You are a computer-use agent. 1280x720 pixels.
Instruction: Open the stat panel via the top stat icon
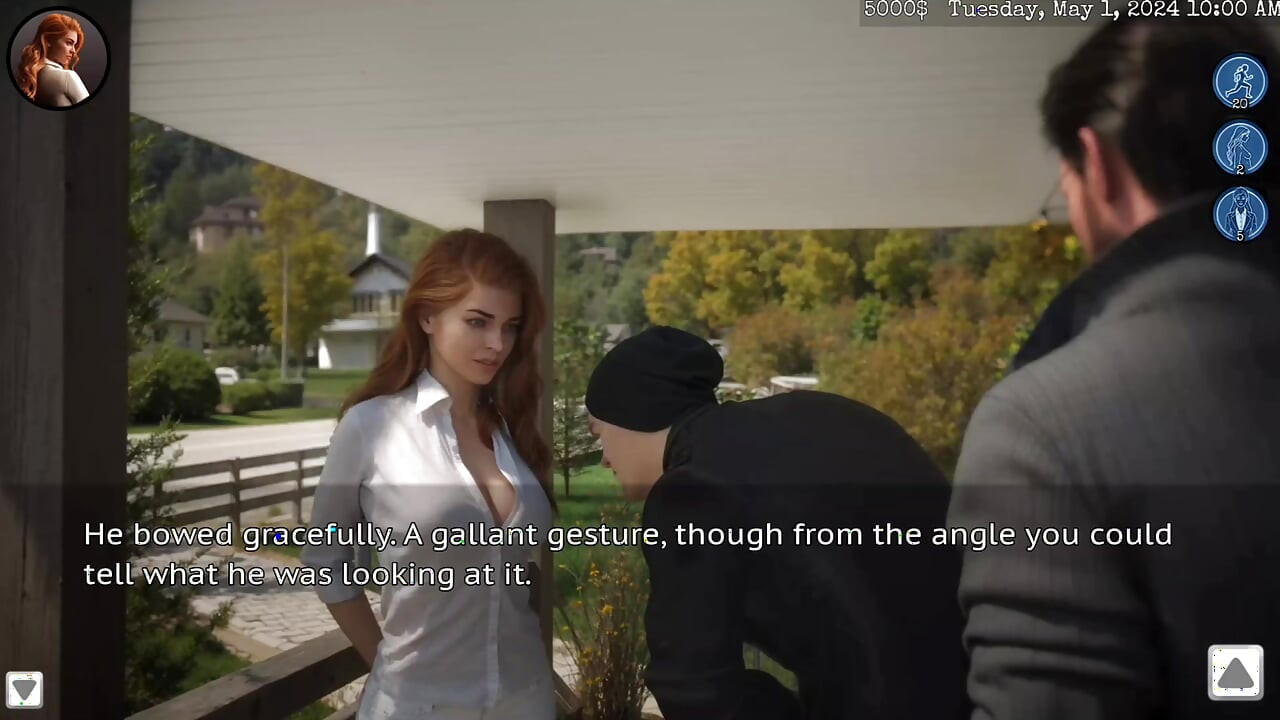pos(1240,82)
